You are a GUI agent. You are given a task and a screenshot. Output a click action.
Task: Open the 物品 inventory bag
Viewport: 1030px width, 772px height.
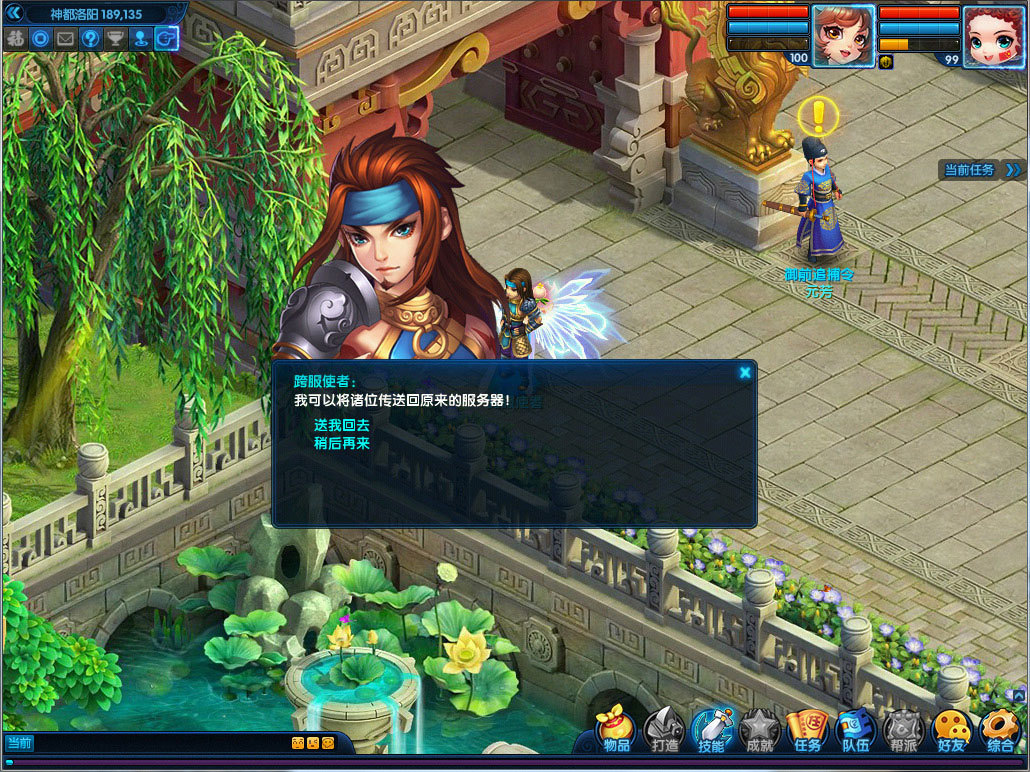coord(616,731)
